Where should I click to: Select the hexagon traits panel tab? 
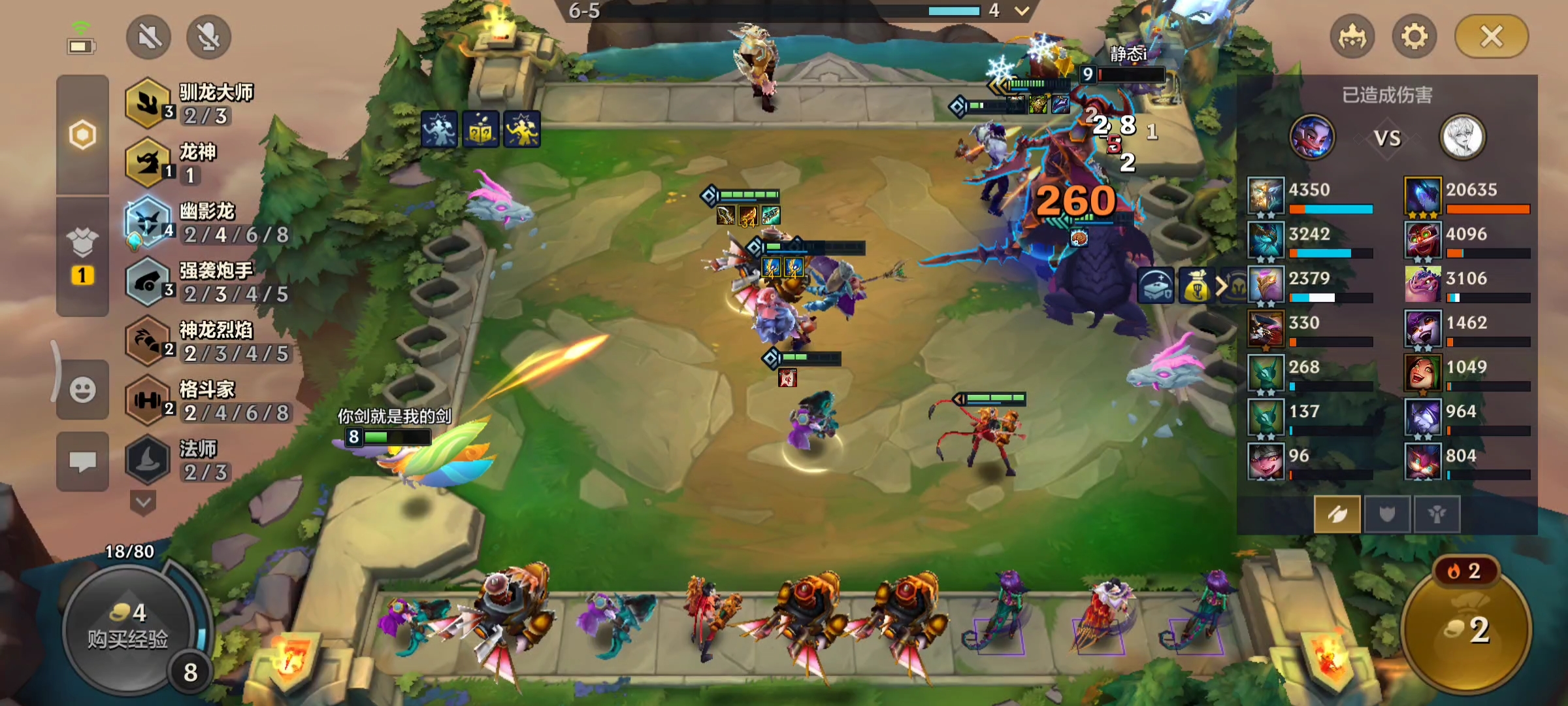pyautogui.click(x=82, y=135)
